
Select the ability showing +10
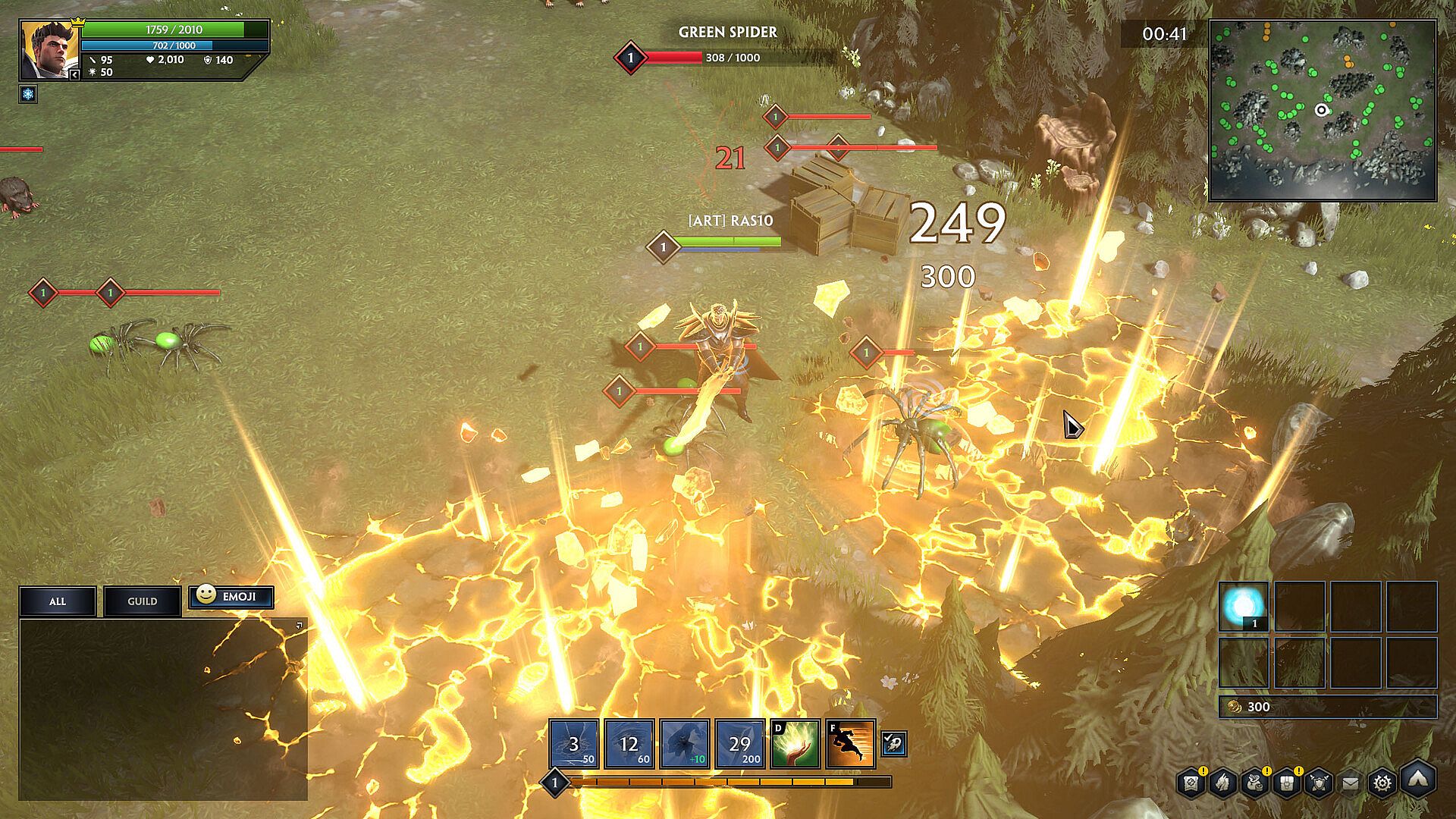click(685, 744)
